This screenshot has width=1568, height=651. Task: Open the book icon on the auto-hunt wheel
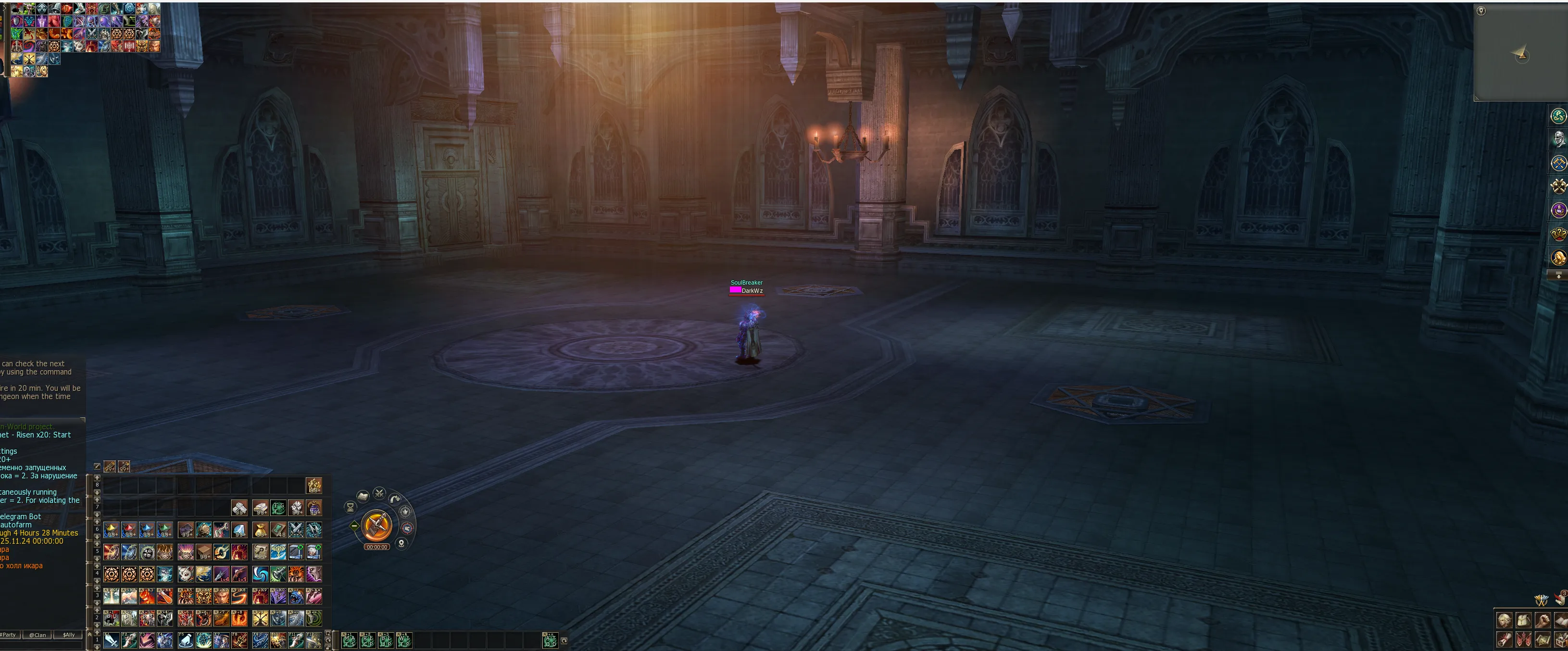point(363,496)
